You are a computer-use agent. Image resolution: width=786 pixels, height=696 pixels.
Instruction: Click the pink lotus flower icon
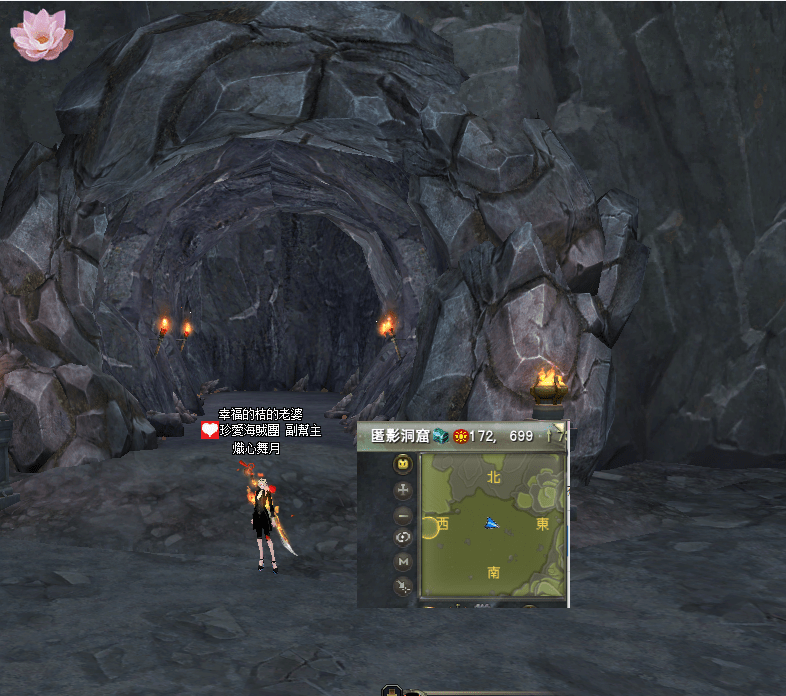(41, 34)
